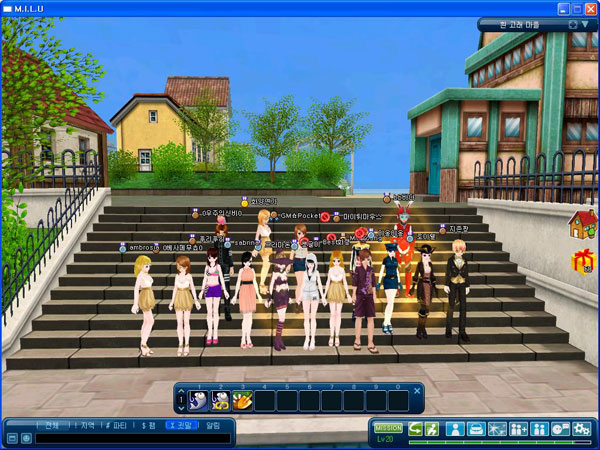Click the chat text input box
This screenshot has height=450, width=600.
[x=130, y=438]
